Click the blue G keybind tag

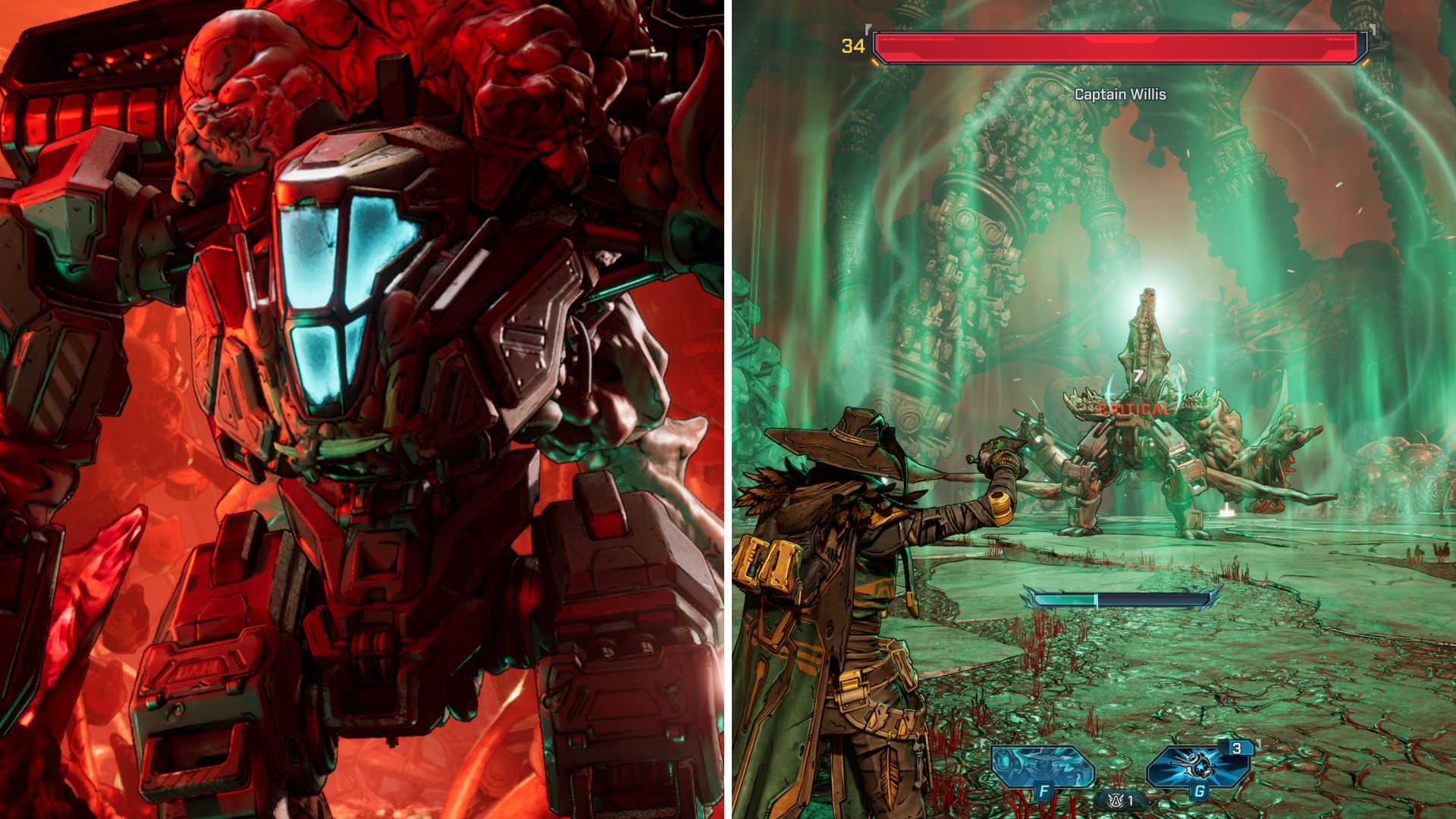coord(1200,792)
